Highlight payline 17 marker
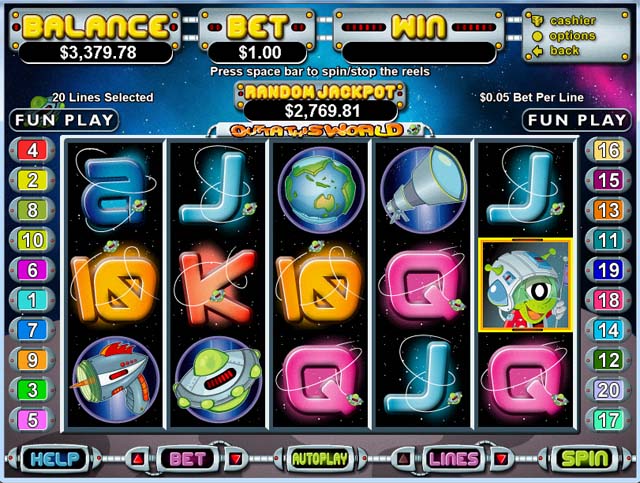Image resolution: width=640 pixels, height=483 pixels. (608, 420)
